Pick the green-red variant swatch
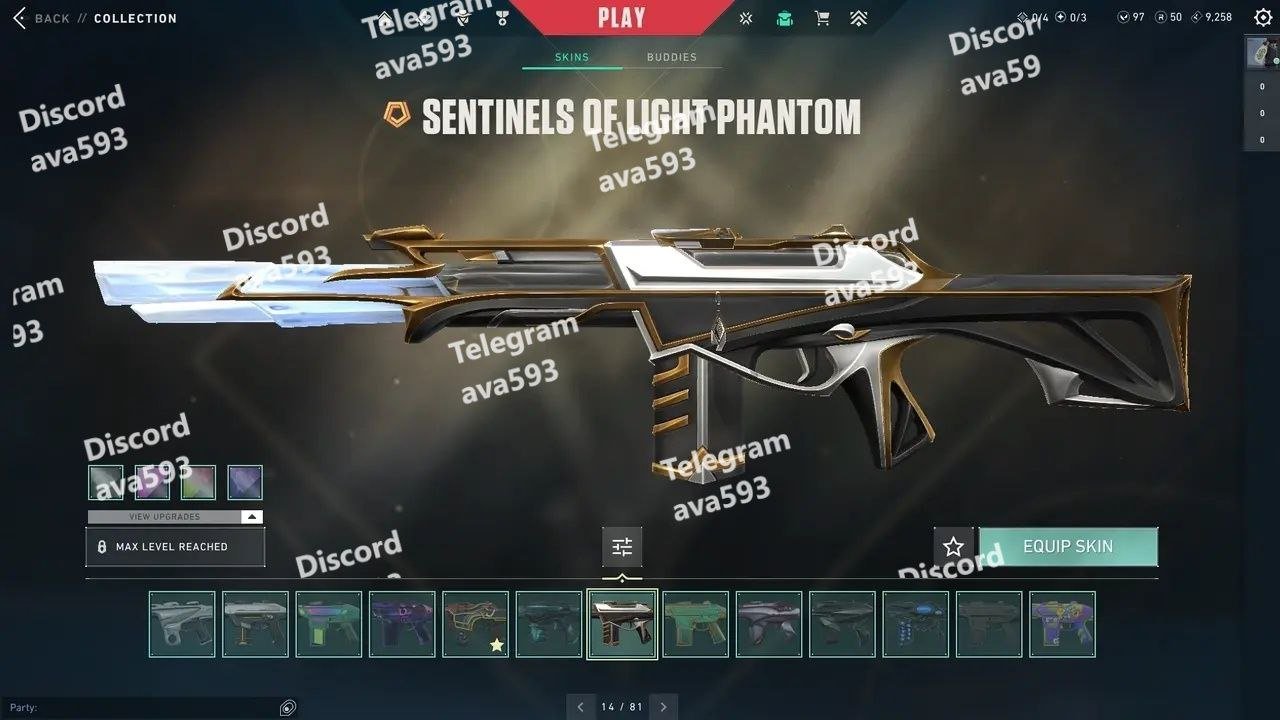This screenshot has height=720, width=1280. tap(198, 482)
